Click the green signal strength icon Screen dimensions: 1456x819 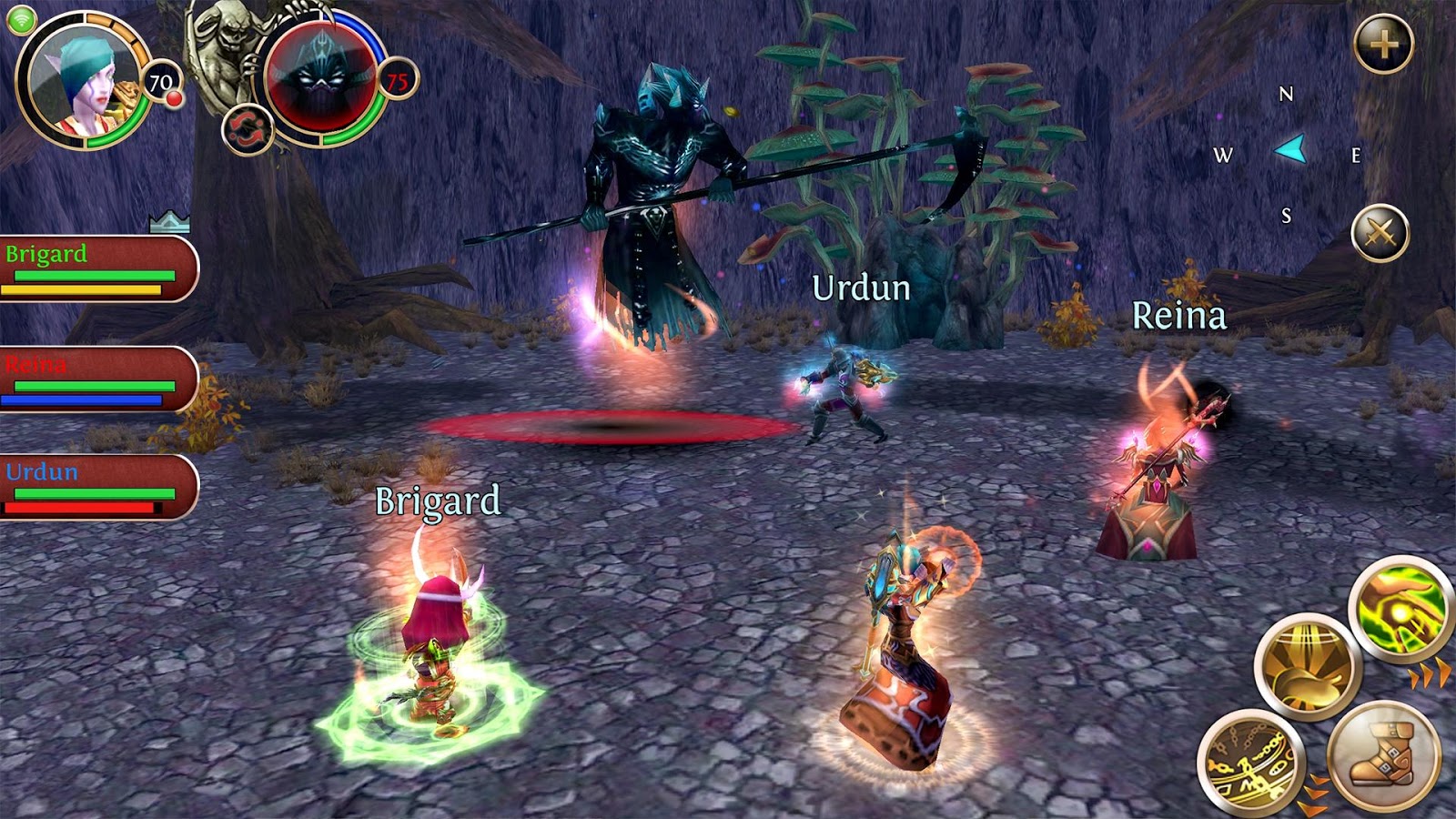21,20
